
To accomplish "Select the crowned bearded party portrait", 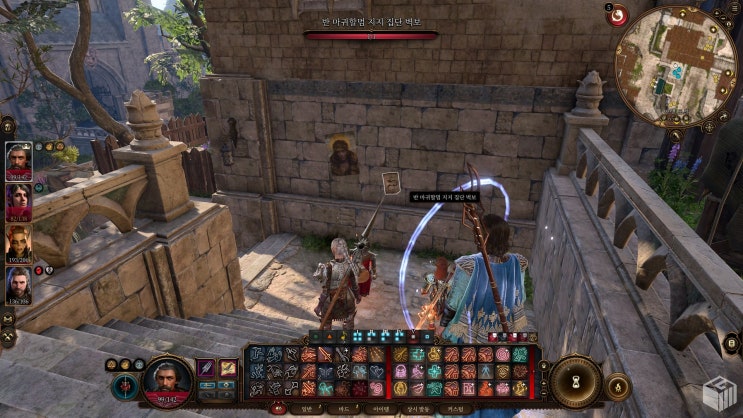I will pos(18,161).
